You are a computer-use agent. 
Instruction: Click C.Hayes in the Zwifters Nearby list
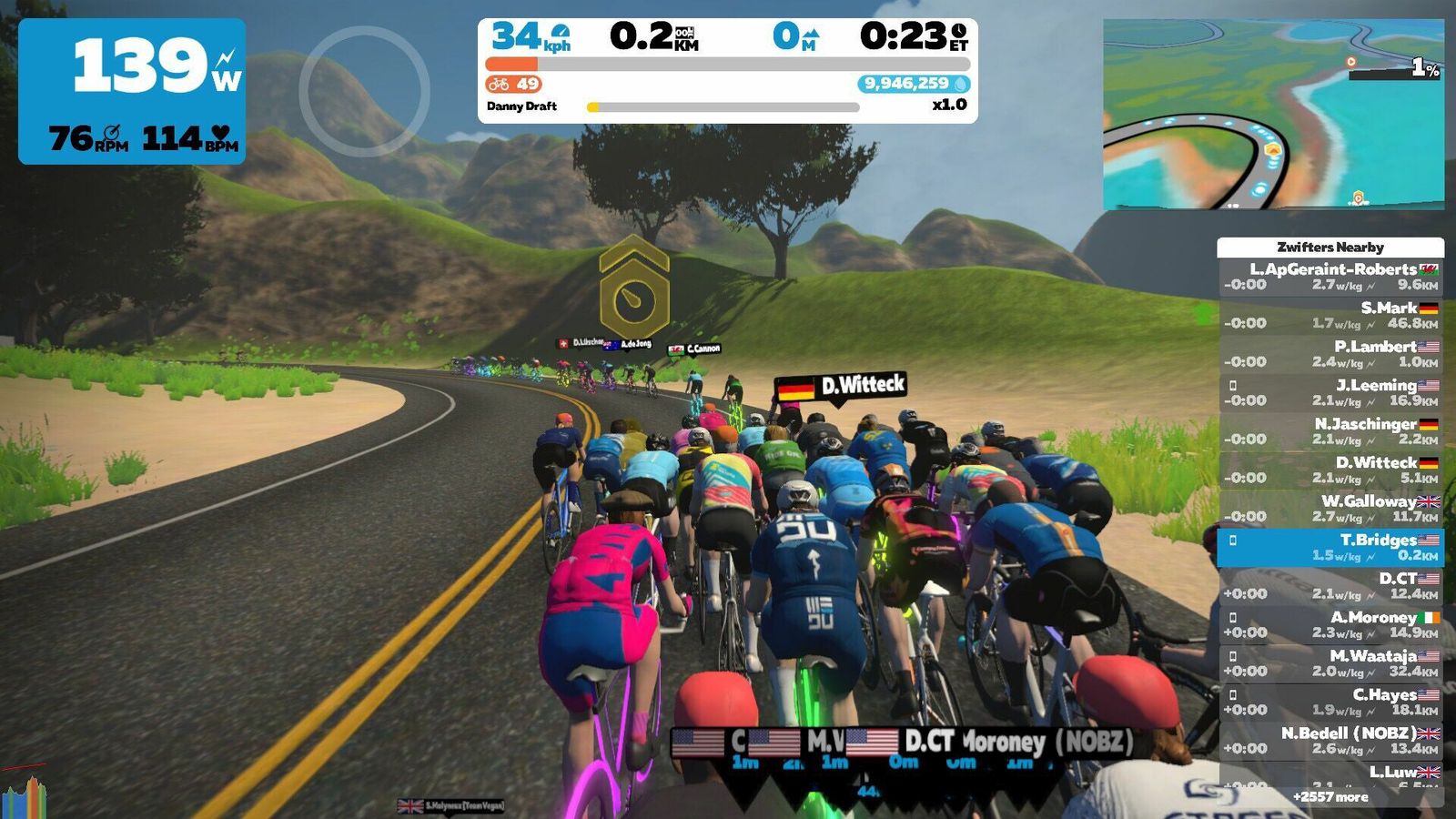click(x=1330, y=702)
